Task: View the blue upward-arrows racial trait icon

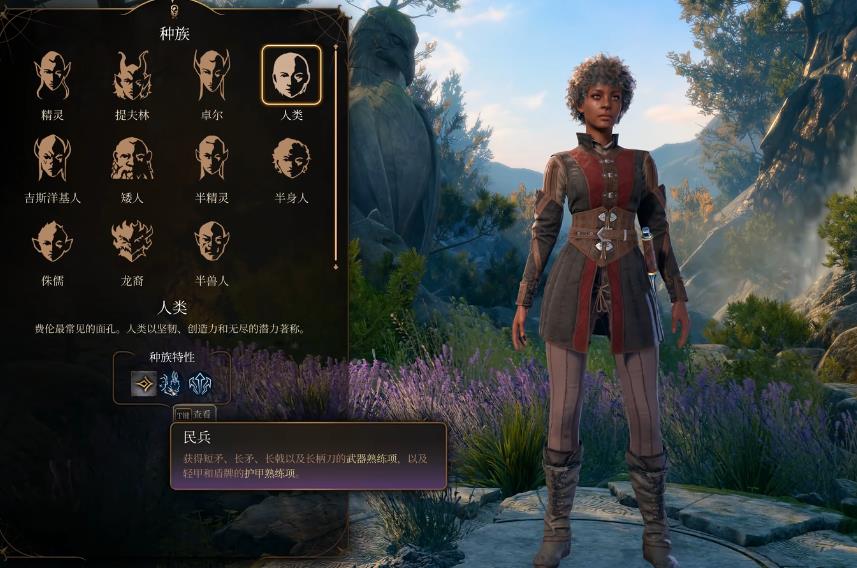Action: pos(200,384)
